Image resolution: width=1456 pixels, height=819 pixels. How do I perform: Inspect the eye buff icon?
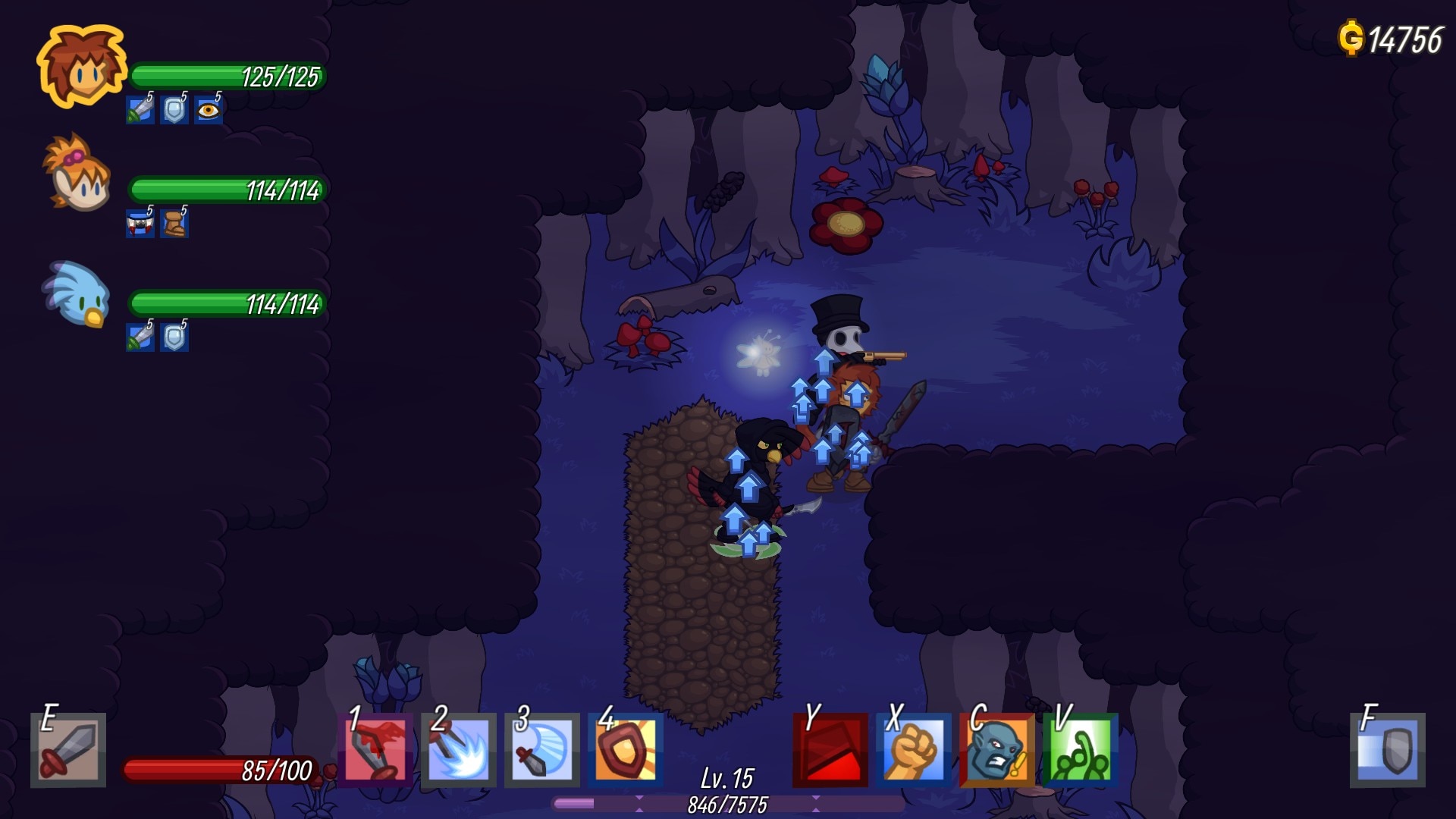[208, 111]
